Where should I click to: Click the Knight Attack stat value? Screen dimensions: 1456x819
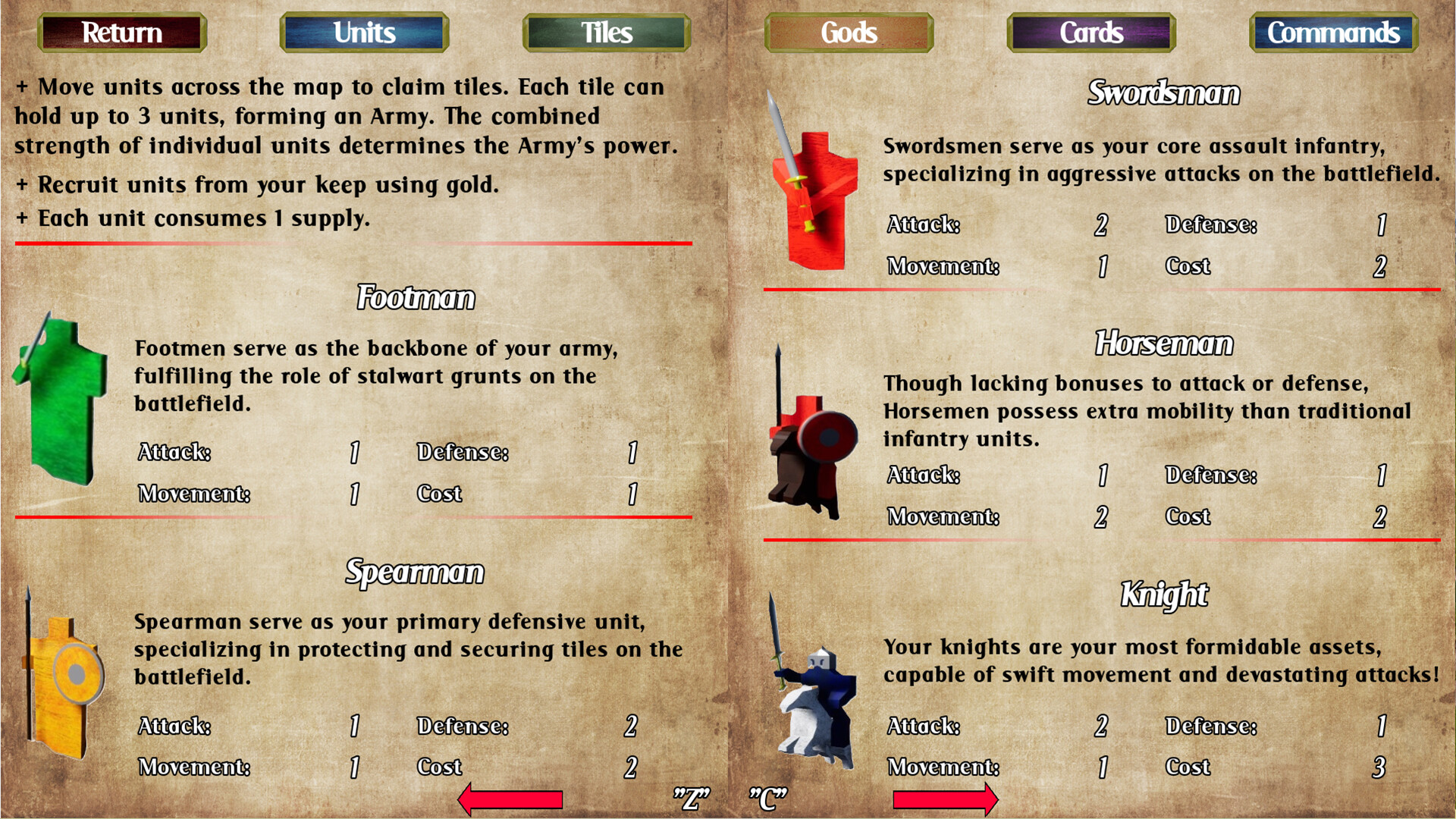pos(1103,726)
